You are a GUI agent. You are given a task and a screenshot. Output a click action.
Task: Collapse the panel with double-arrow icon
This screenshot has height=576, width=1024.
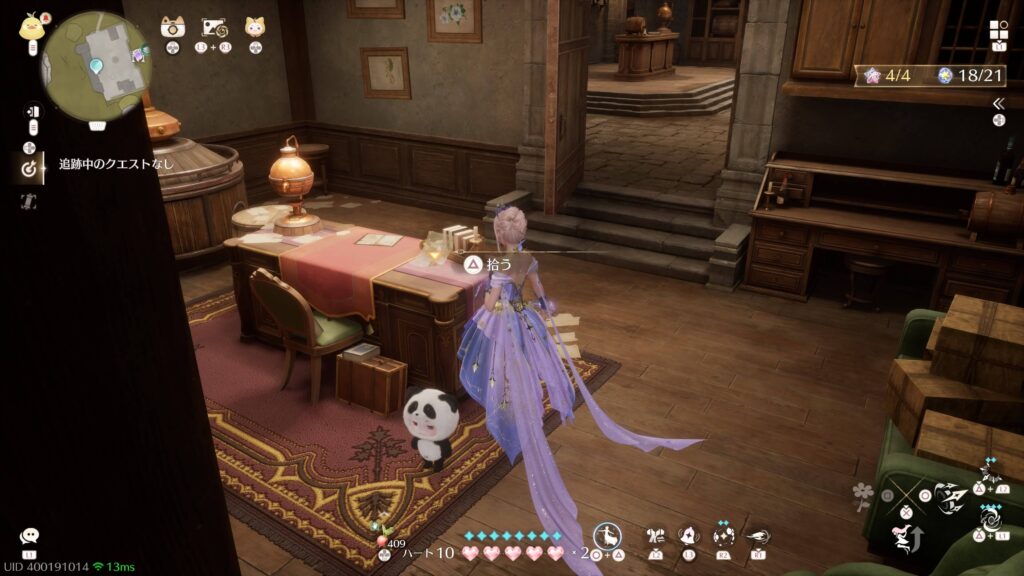coord(998,103)
